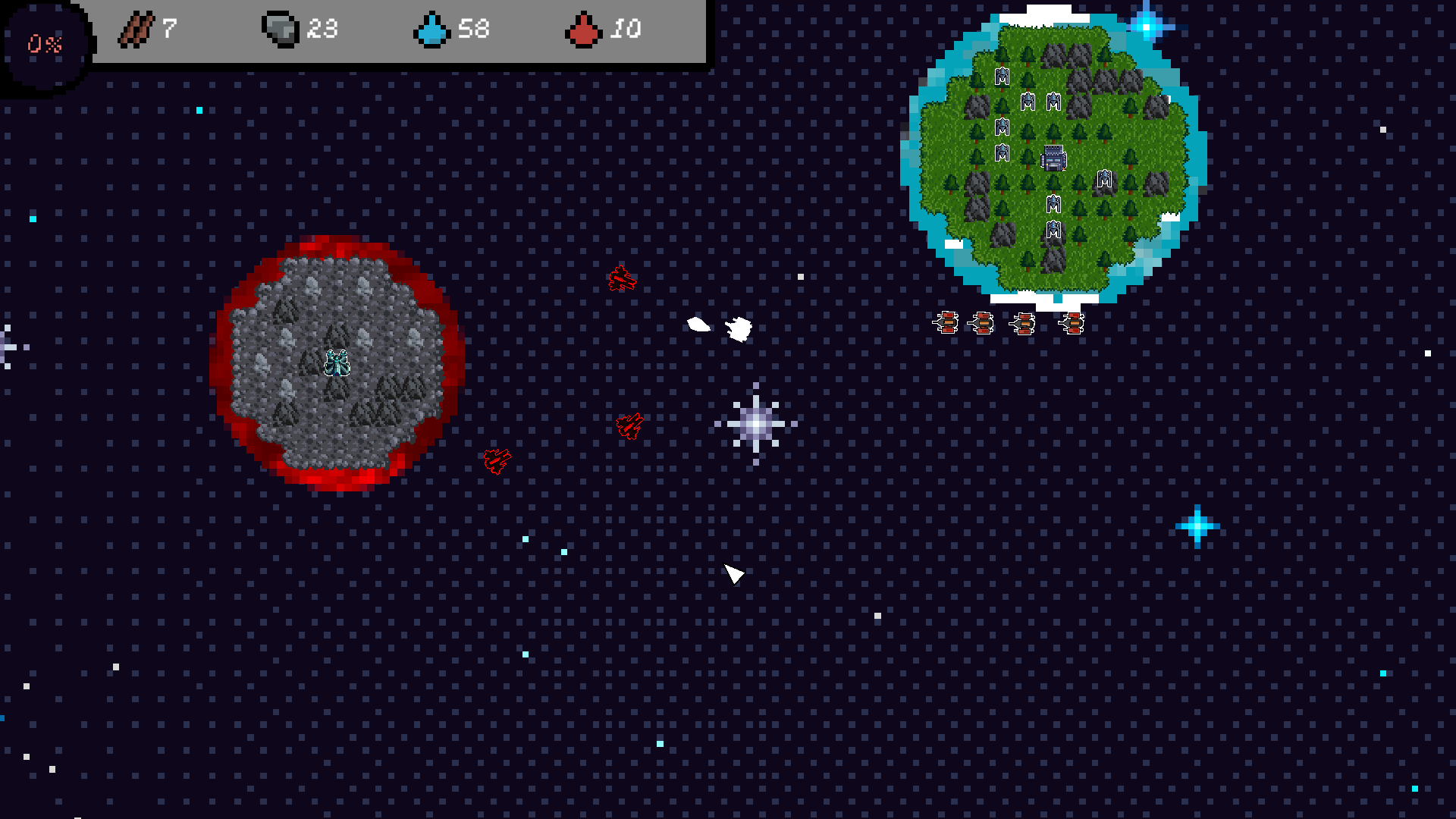
Task: Click the player unit on the gray asteroid
Action: (336, 364)
